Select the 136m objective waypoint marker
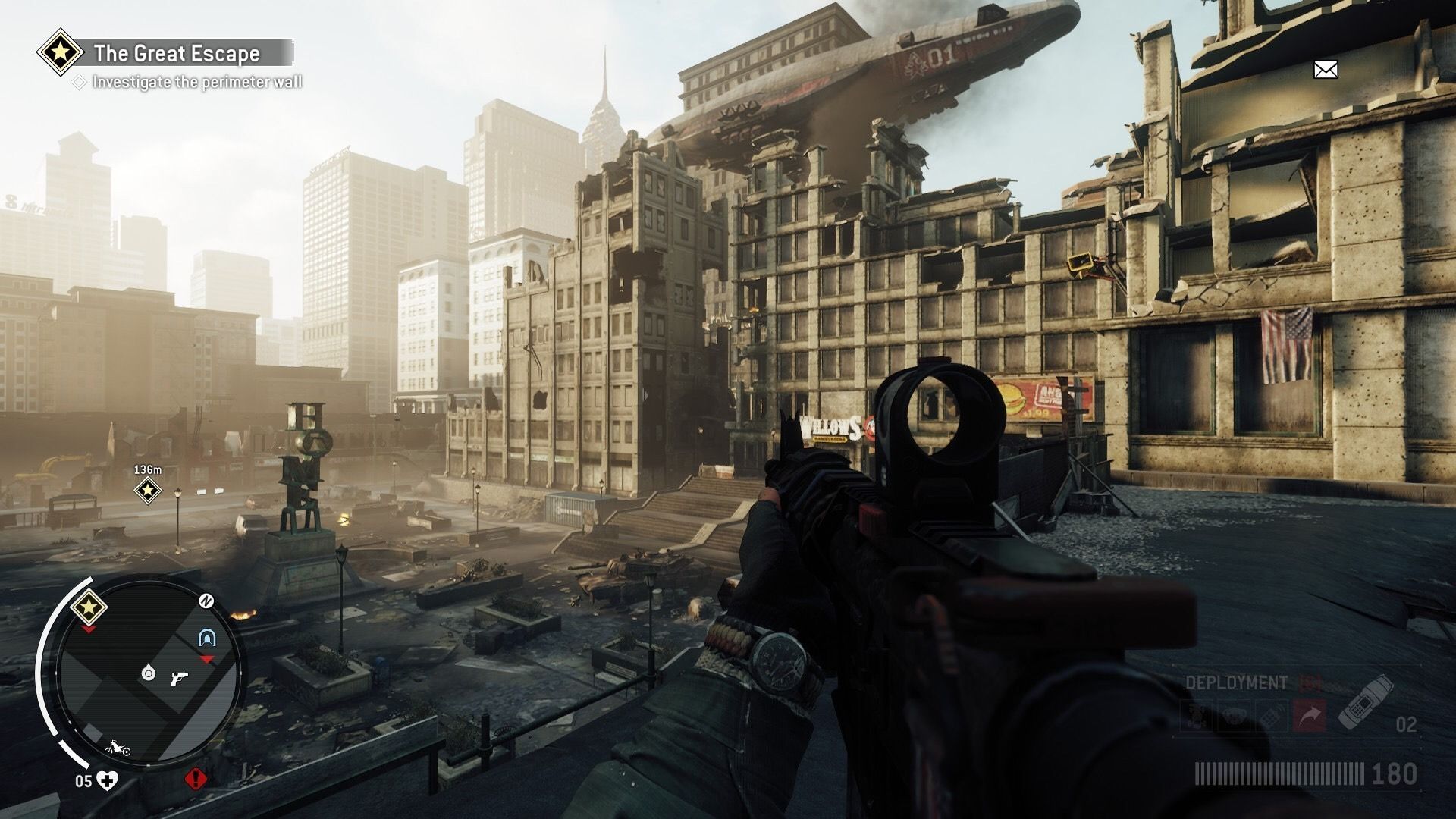This screenshot has width=1456, height=819. 147,491
